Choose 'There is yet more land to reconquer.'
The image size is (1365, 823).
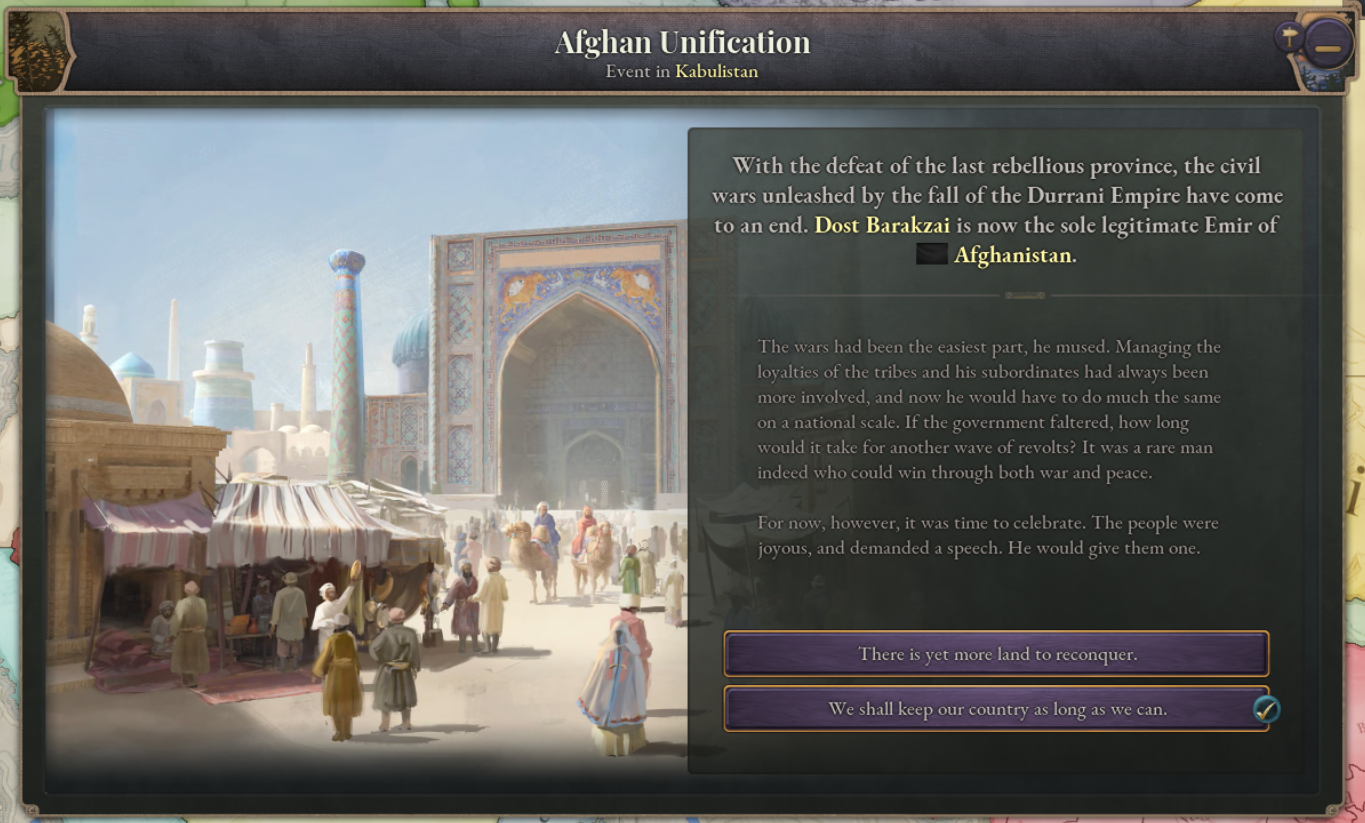pyautogui.click(x=995, y=654)
